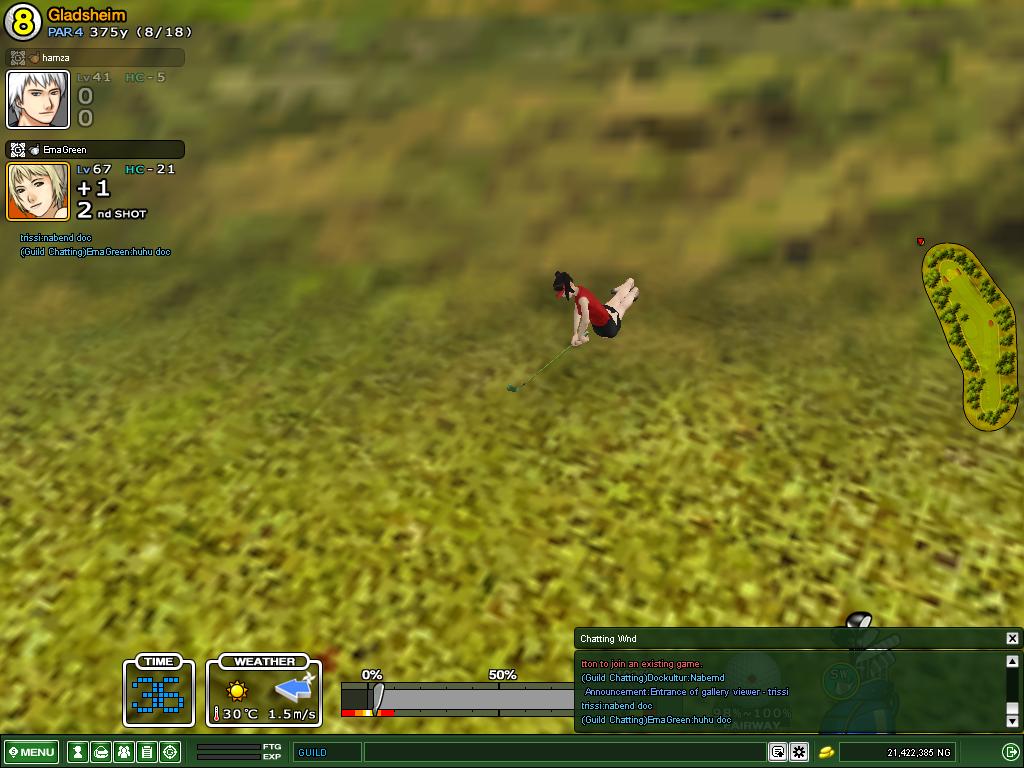Click the gold coins NG icon
This screenshot has width=1024, height=768.
[827, 752]
